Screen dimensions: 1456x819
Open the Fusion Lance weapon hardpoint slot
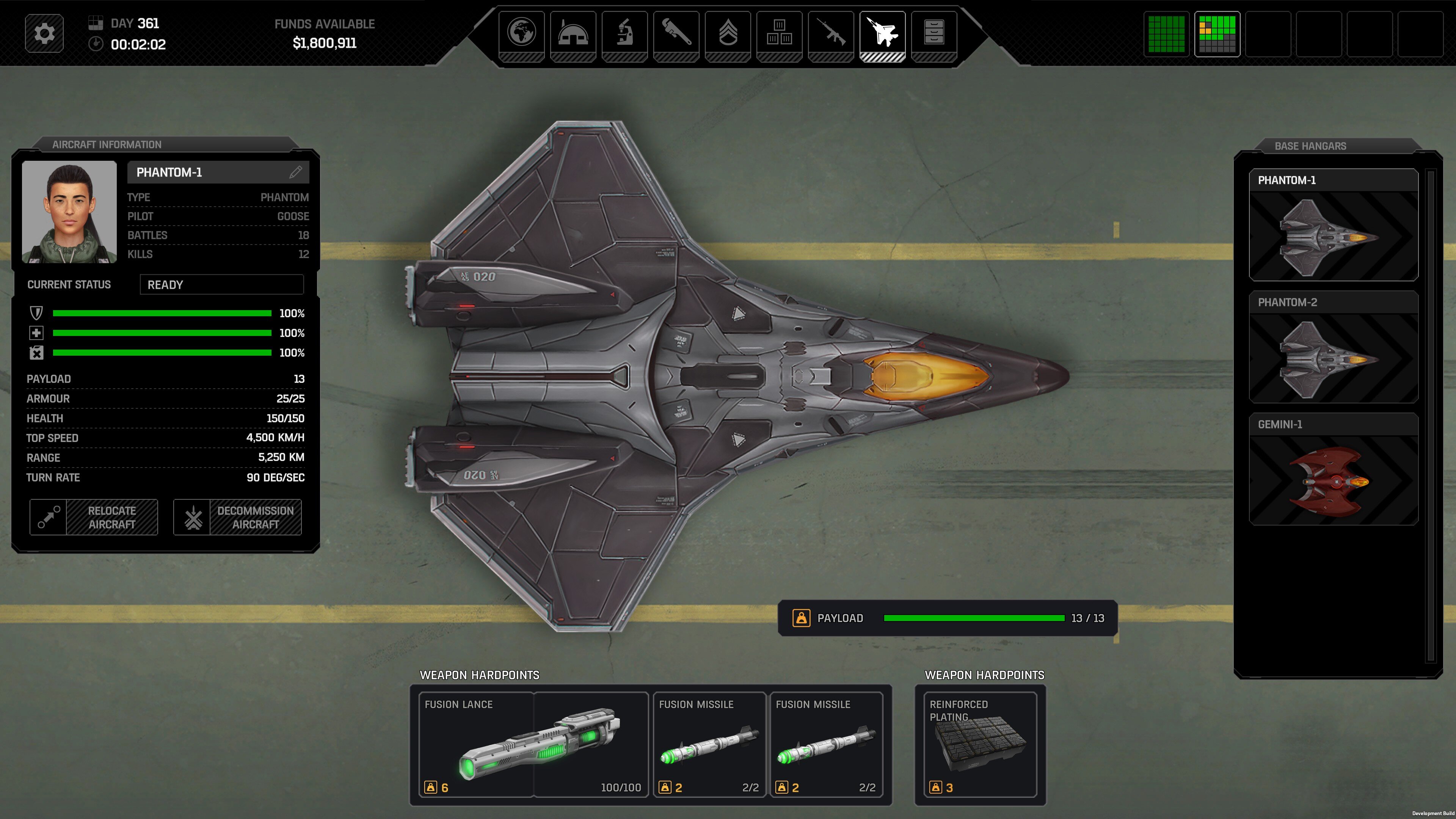(533, 744)
